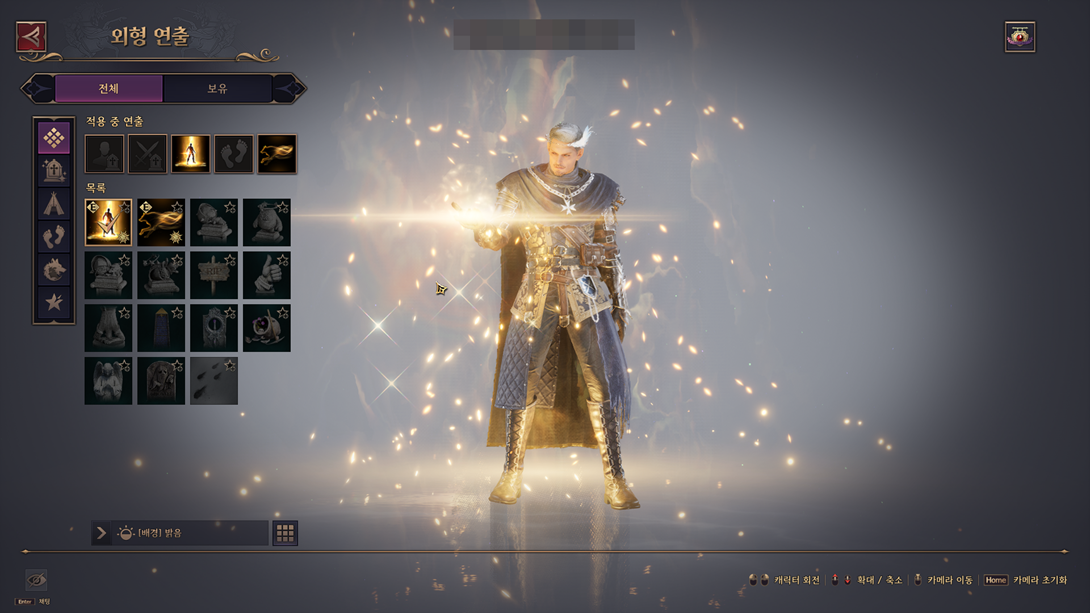Cycle the background brightness with the arrow

pyautogui.click(x=102, y=533)
